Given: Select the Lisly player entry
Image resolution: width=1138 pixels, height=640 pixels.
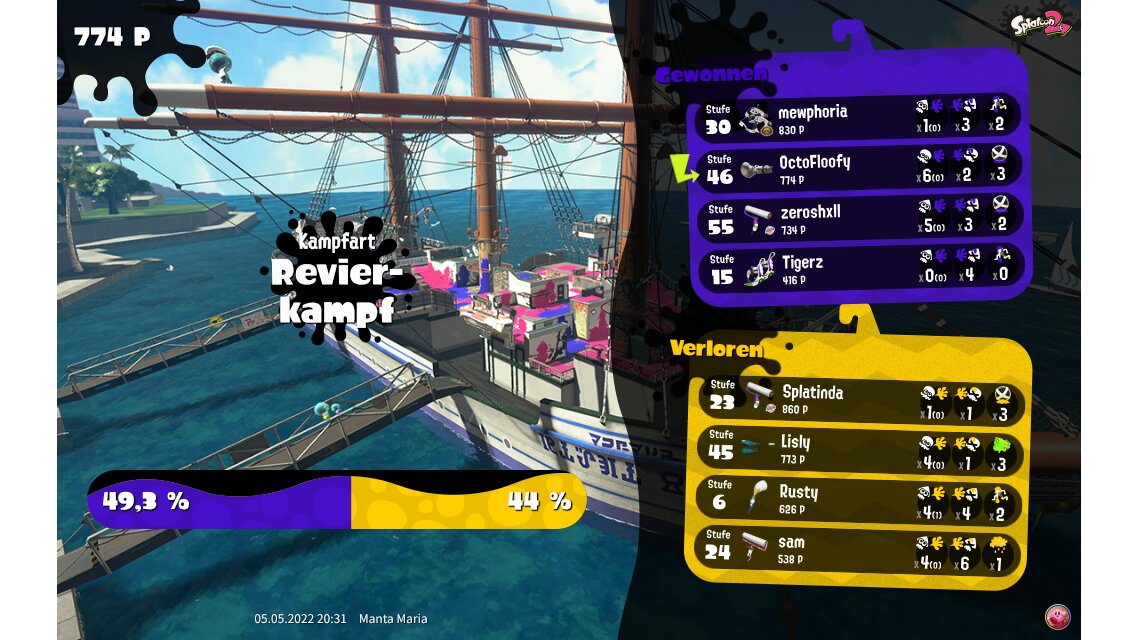Looking at the screenshot, I should pos(858,448).
